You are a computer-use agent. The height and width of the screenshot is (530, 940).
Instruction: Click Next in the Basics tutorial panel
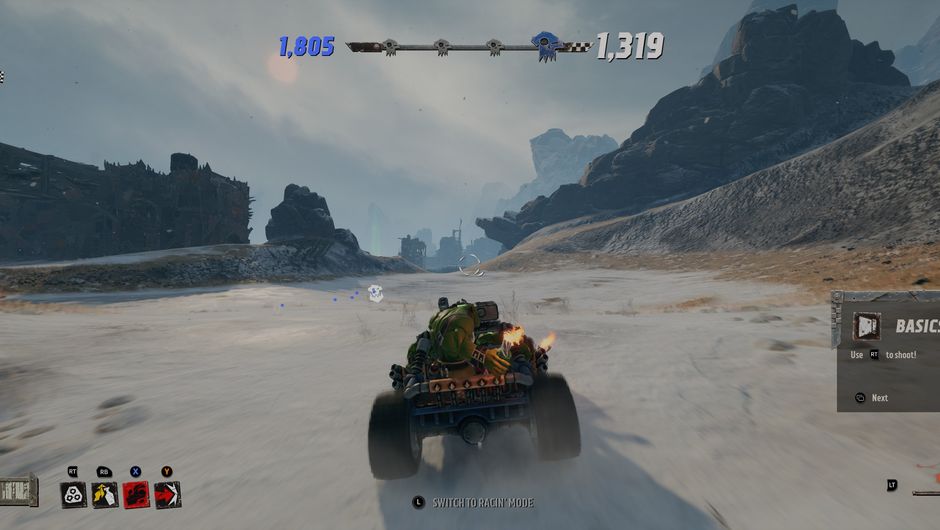coord(878,398)
